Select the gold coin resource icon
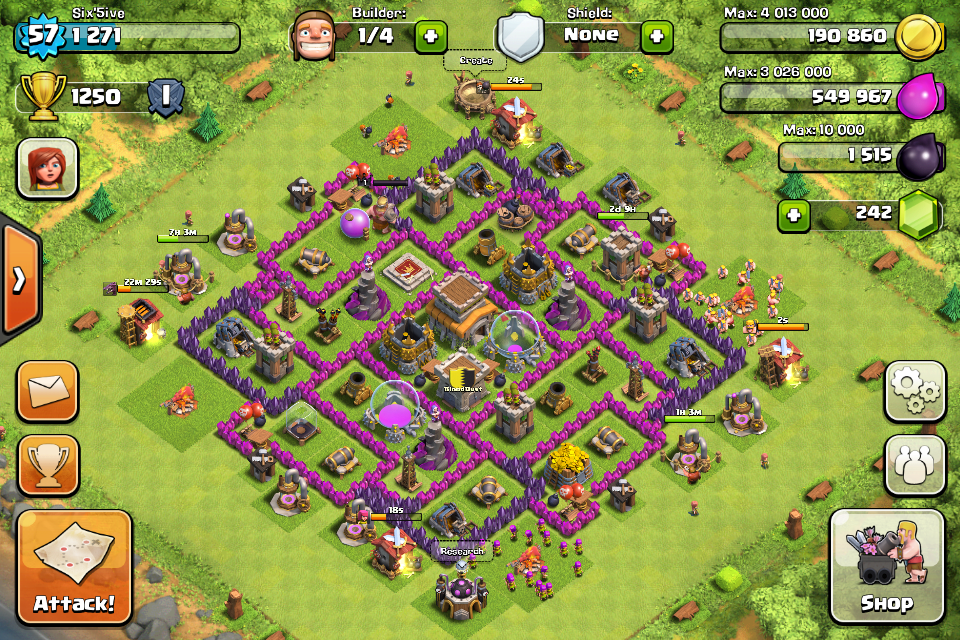The image size is (960, 640). pyautogui.click(x=918, y=37)
